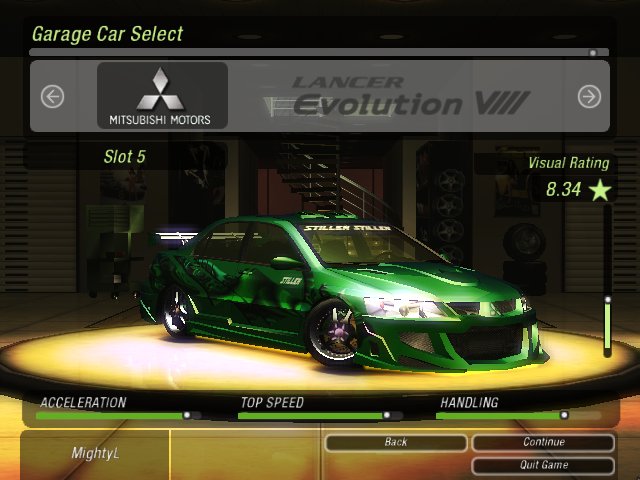The width and height of the screenshot is (640, 480).
Task: Choose Quit Game
Action: click(543, 465)
